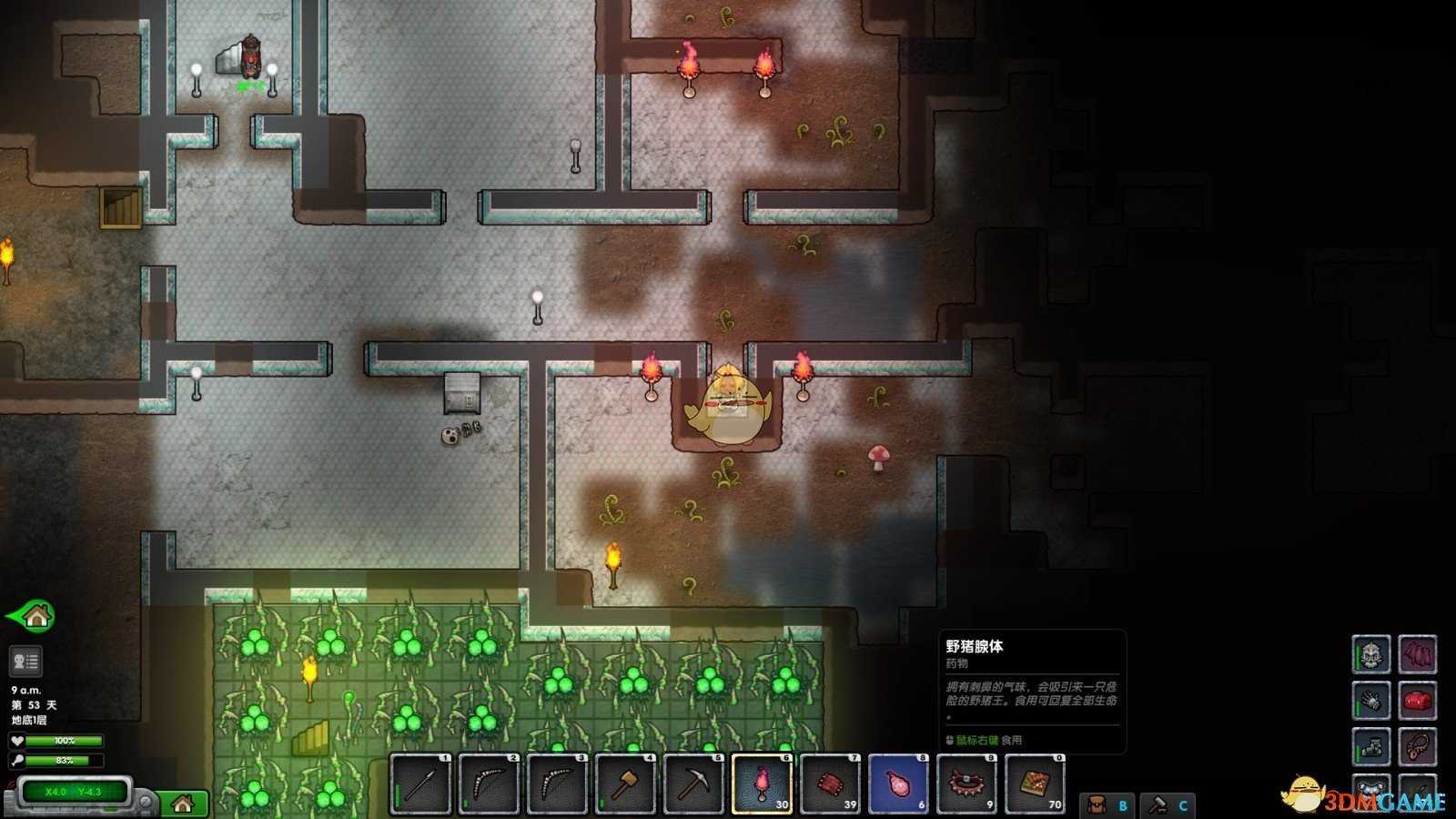Select the pink torch stack of 30
Viewport: 1456px width, 819px height.
click(762, 784)
